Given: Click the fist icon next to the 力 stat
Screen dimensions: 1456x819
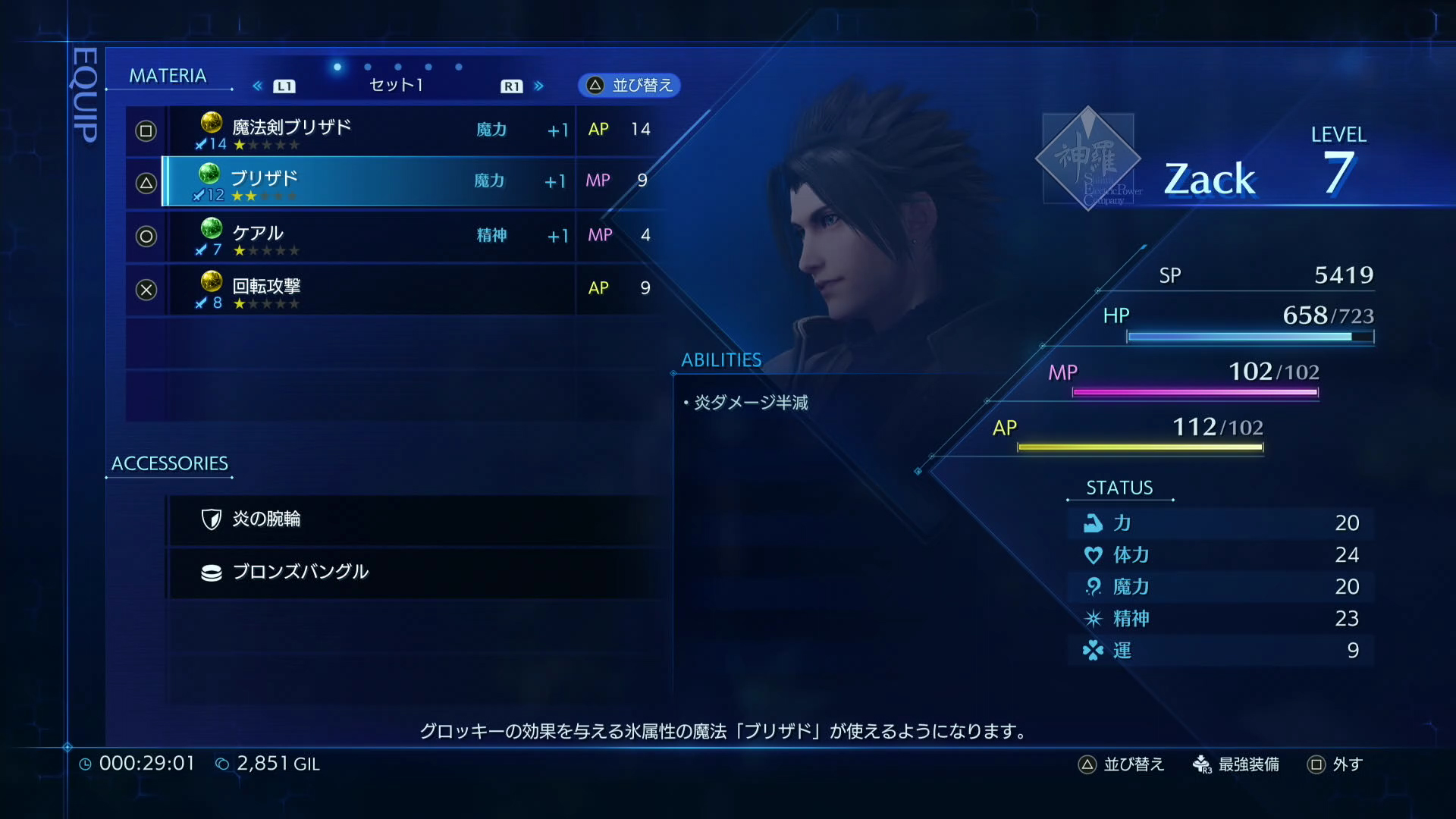Looking at the screenshot, I should tap(1092, 522).
